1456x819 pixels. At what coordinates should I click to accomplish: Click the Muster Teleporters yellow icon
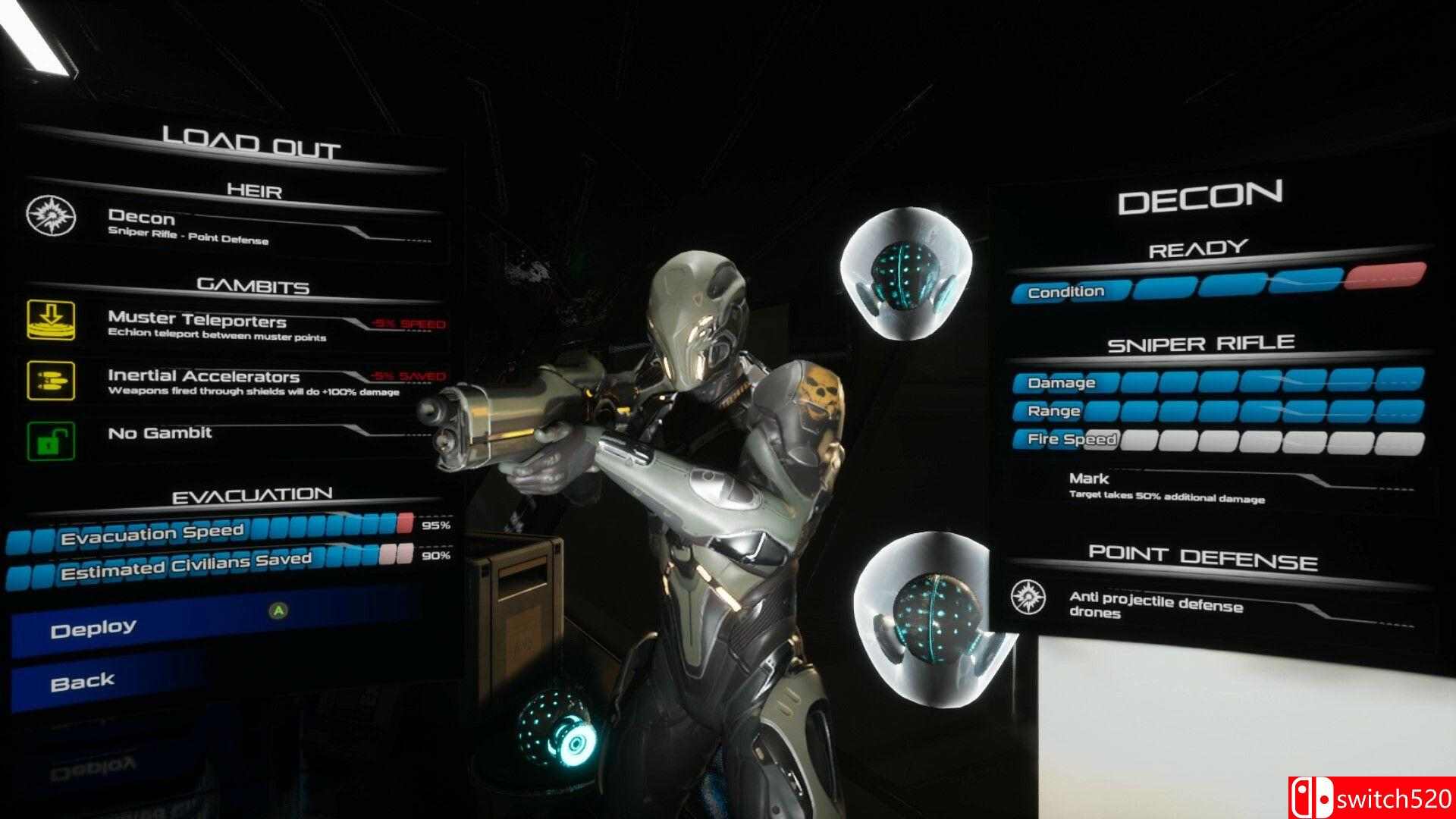click(51, 319)
